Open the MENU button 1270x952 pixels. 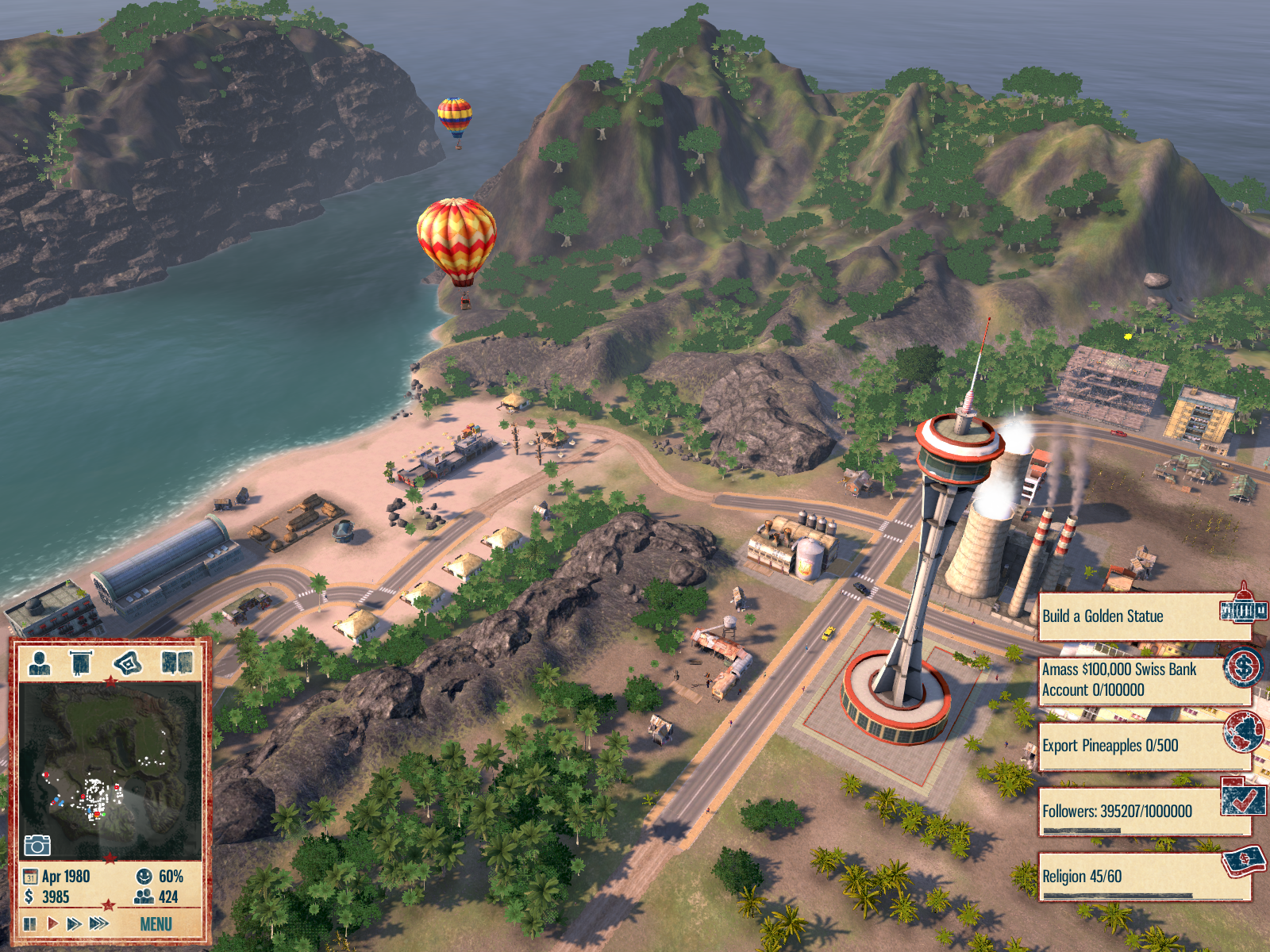coord(156,924)
